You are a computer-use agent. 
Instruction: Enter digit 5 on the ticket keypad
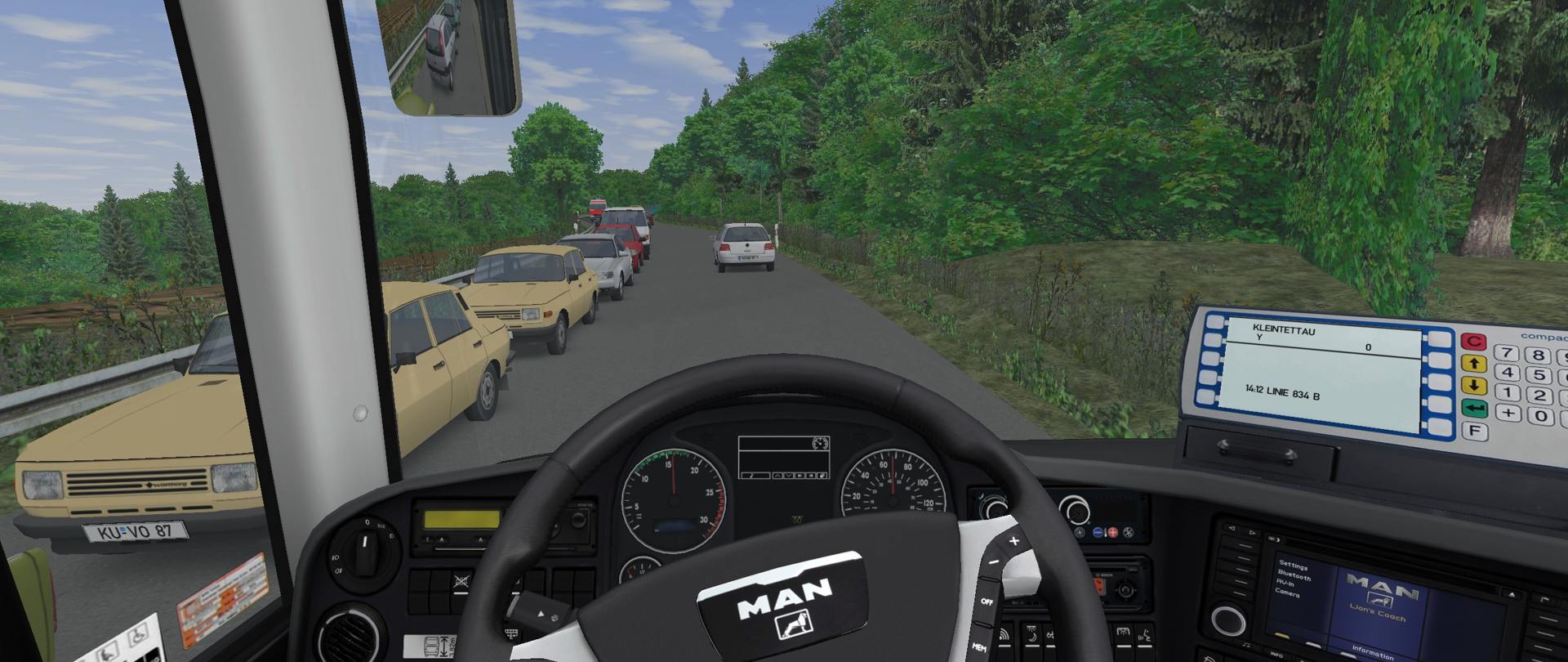(1539, 376)
